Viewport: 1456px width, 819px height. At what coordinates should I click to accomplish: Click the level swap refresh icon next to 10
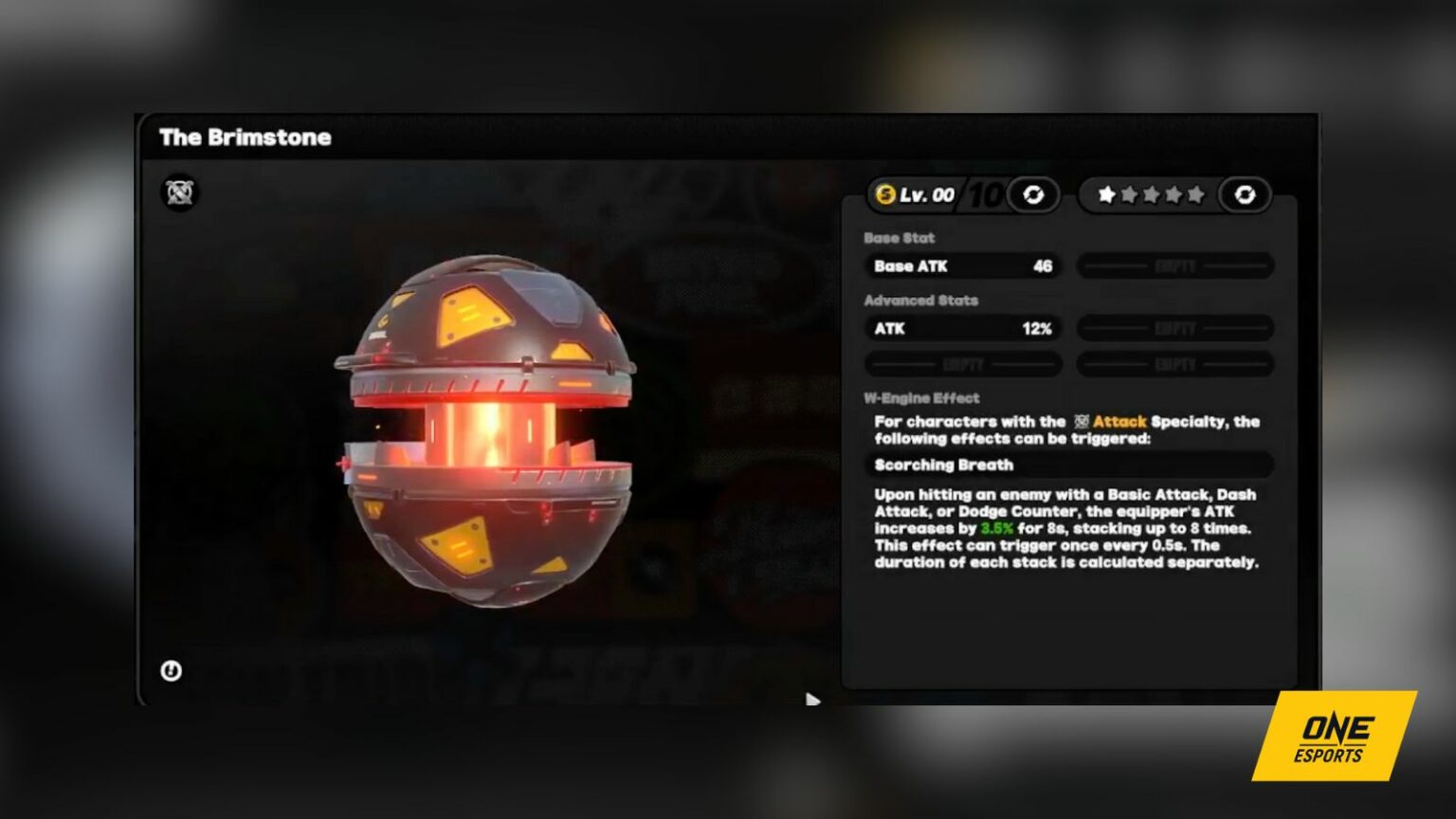coord(1034,195)
